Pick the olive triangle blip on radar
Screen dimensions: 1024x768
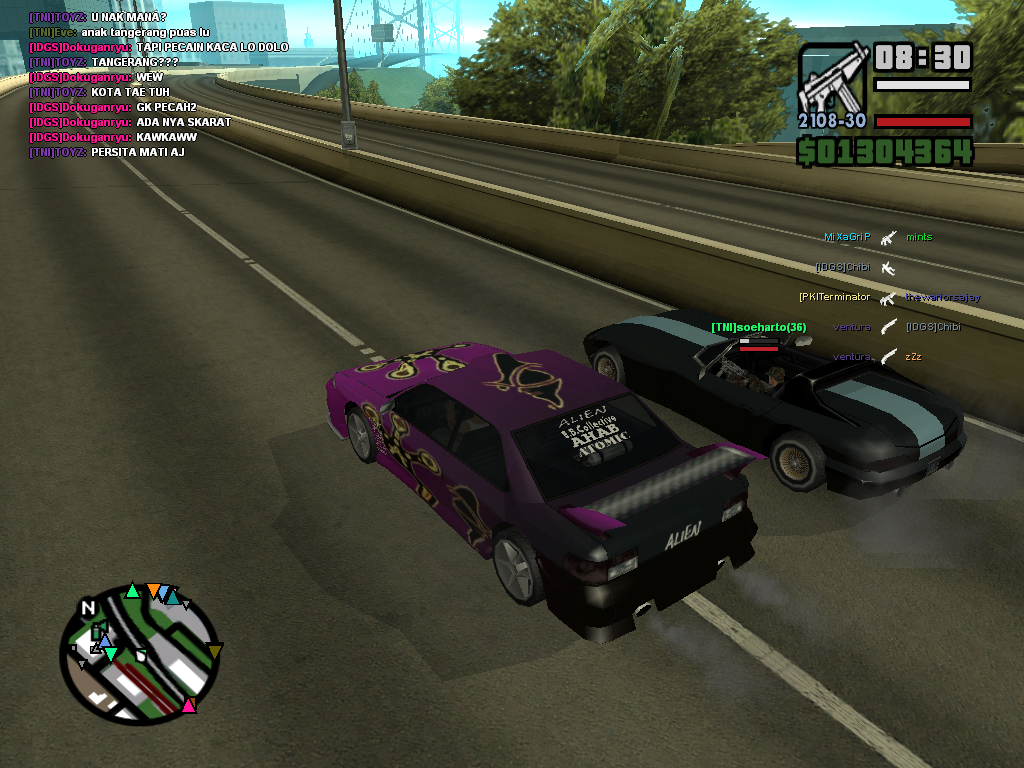[x=214, y=652]
